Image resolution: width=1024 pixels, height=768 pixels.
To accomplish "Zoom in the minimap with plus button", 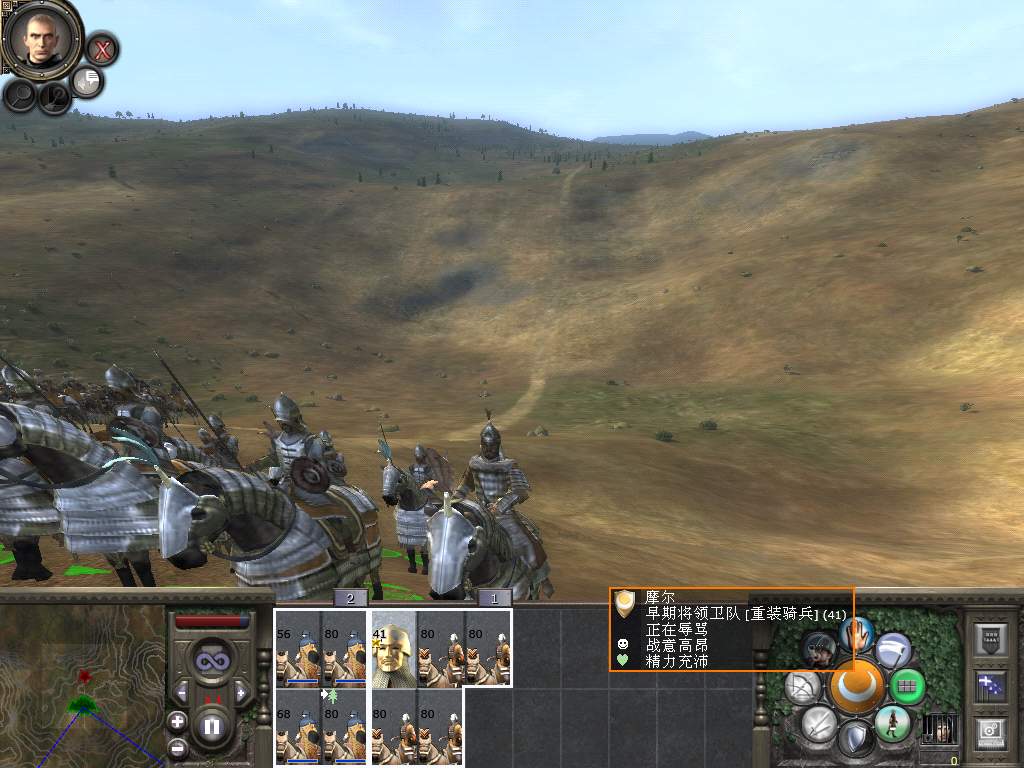I will 178,721.
